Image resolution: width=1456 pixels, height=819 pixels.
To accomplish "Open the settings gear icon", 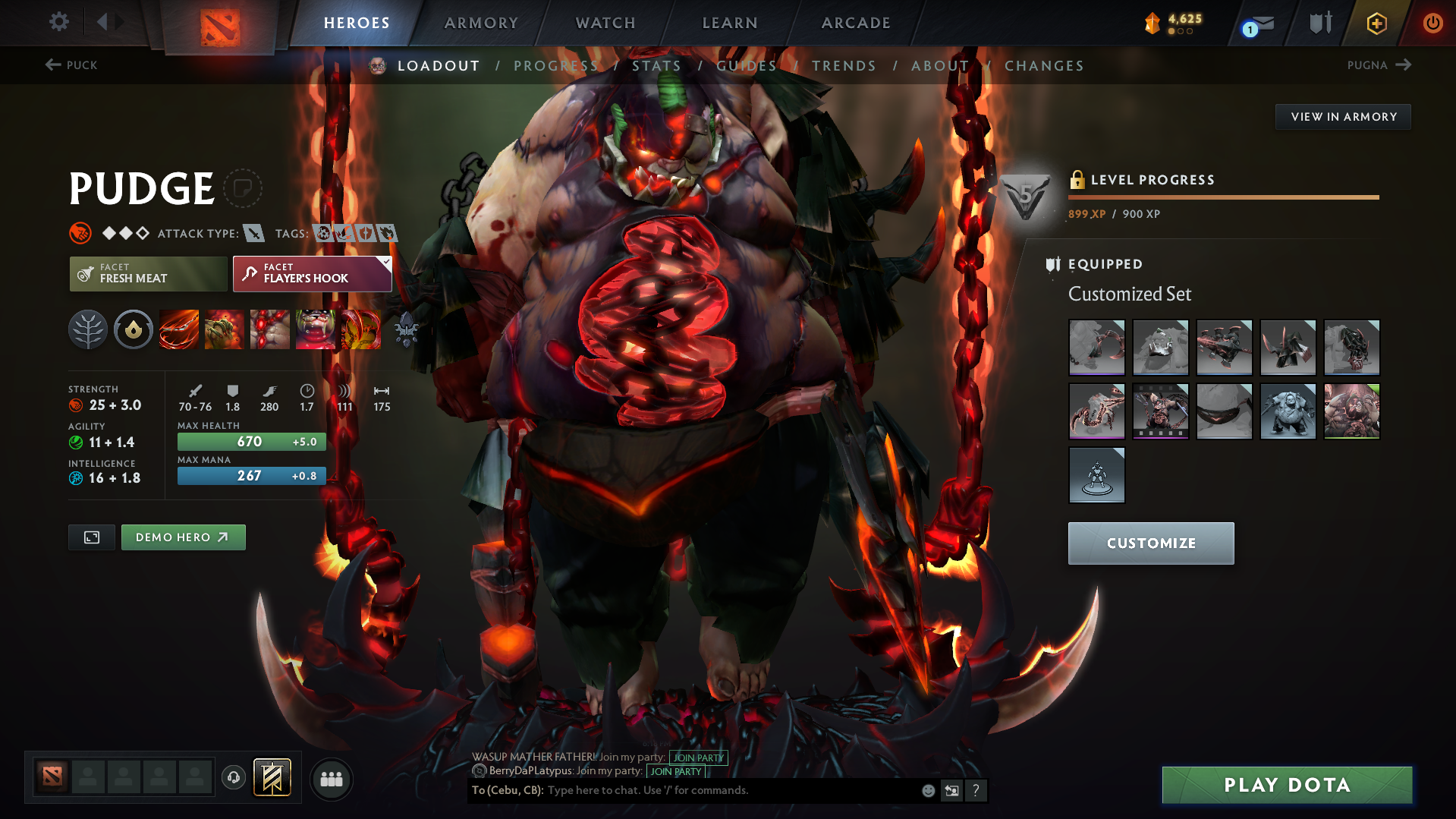I will pos(58,22).
